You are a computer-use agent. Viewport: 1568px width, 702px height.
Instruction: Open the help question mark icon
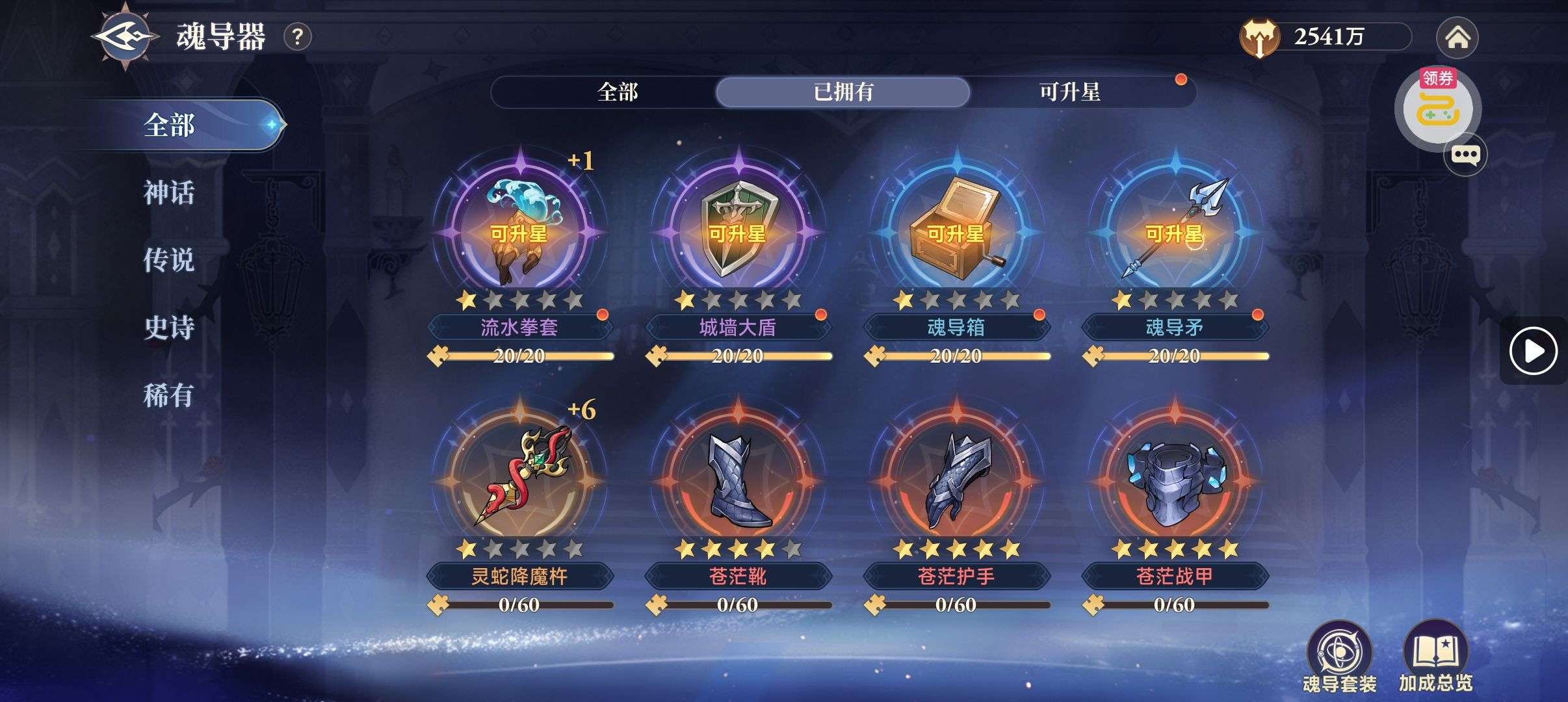tap(298, 37)
